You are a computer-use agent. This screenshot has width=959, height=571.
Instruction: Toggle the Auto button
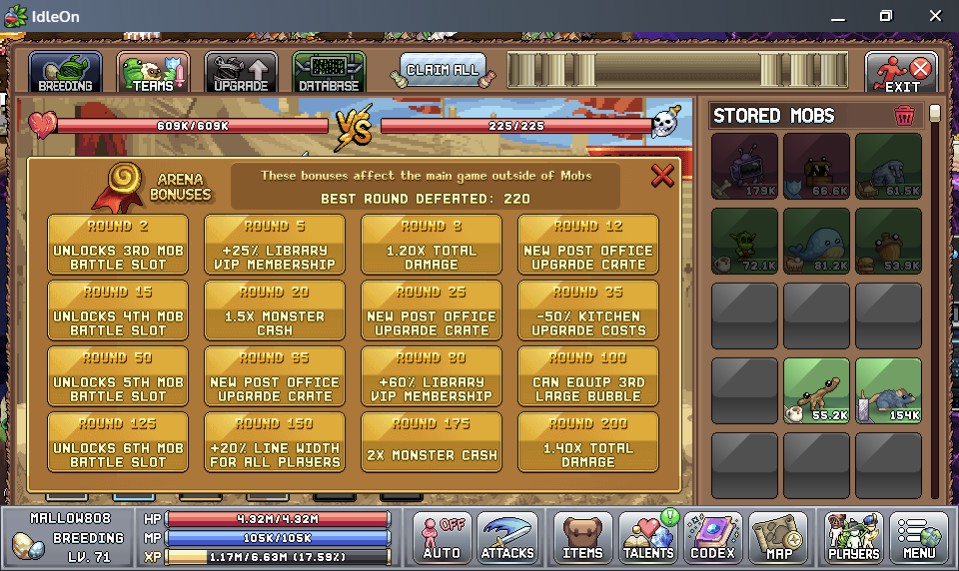coord(441,537)
